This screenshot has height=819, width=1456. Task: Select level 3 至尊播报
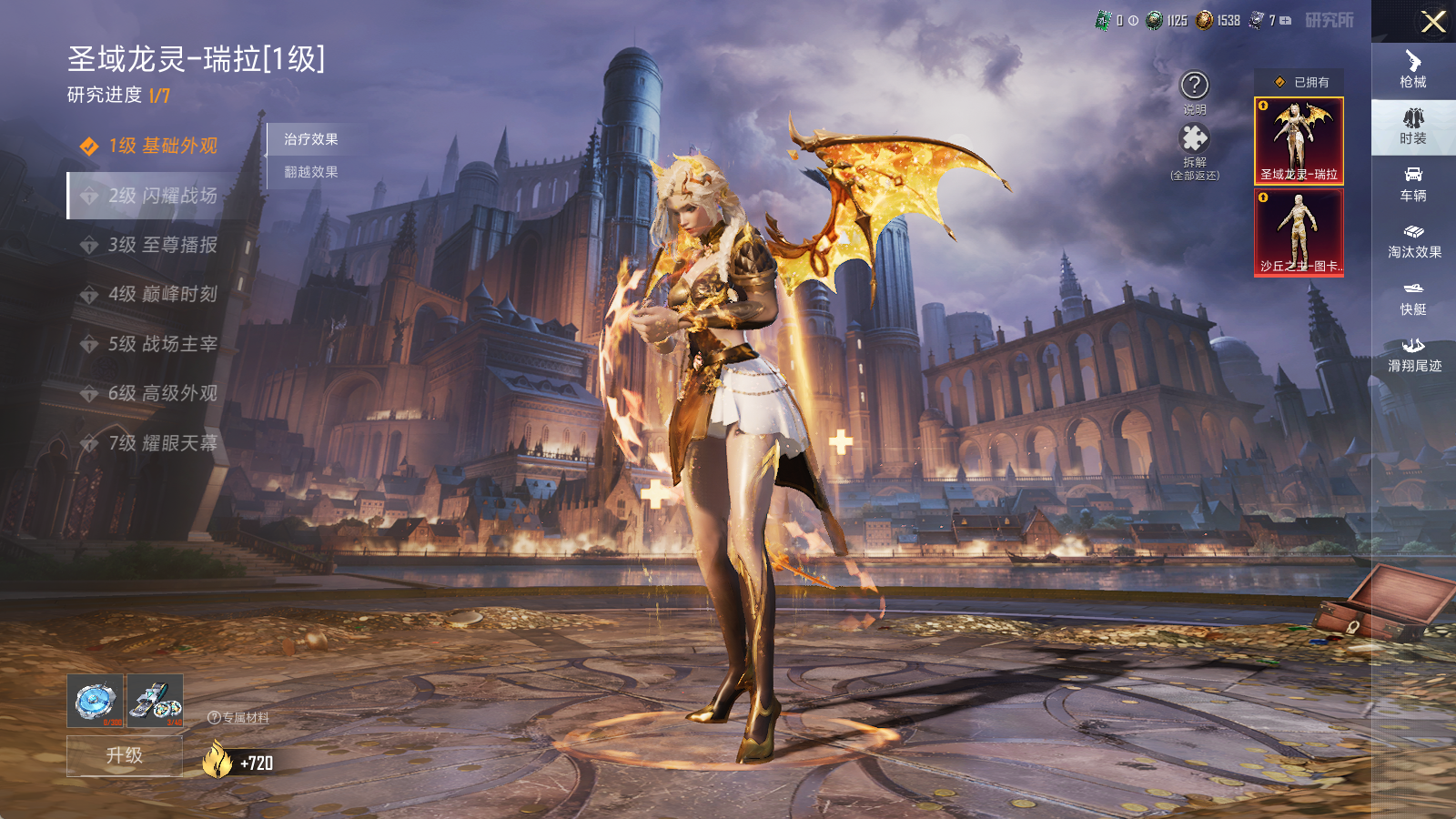(162, 245)
